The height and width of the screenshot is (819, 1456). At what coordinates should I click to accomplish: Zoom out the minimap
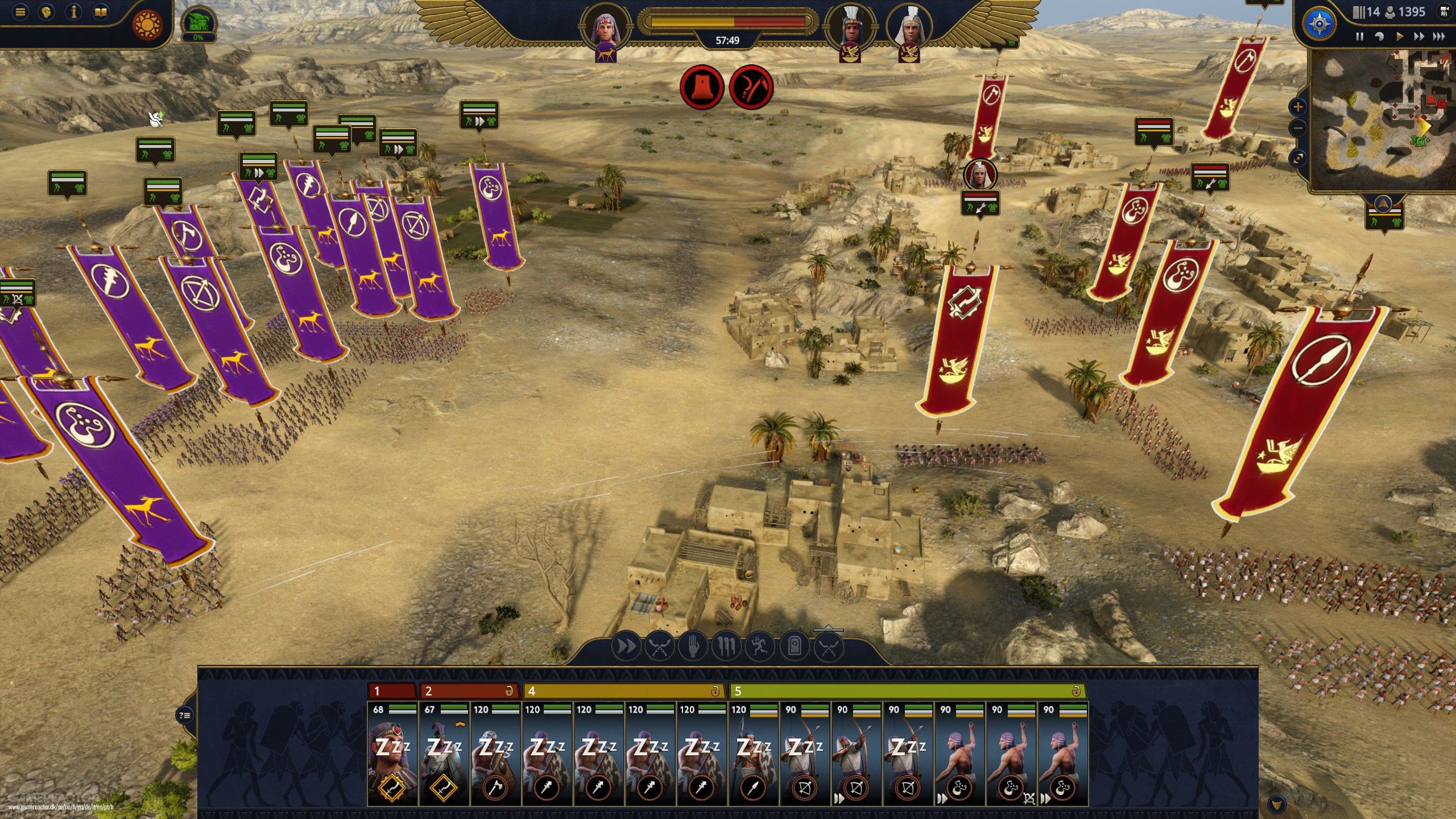[x=1298, y=129]
